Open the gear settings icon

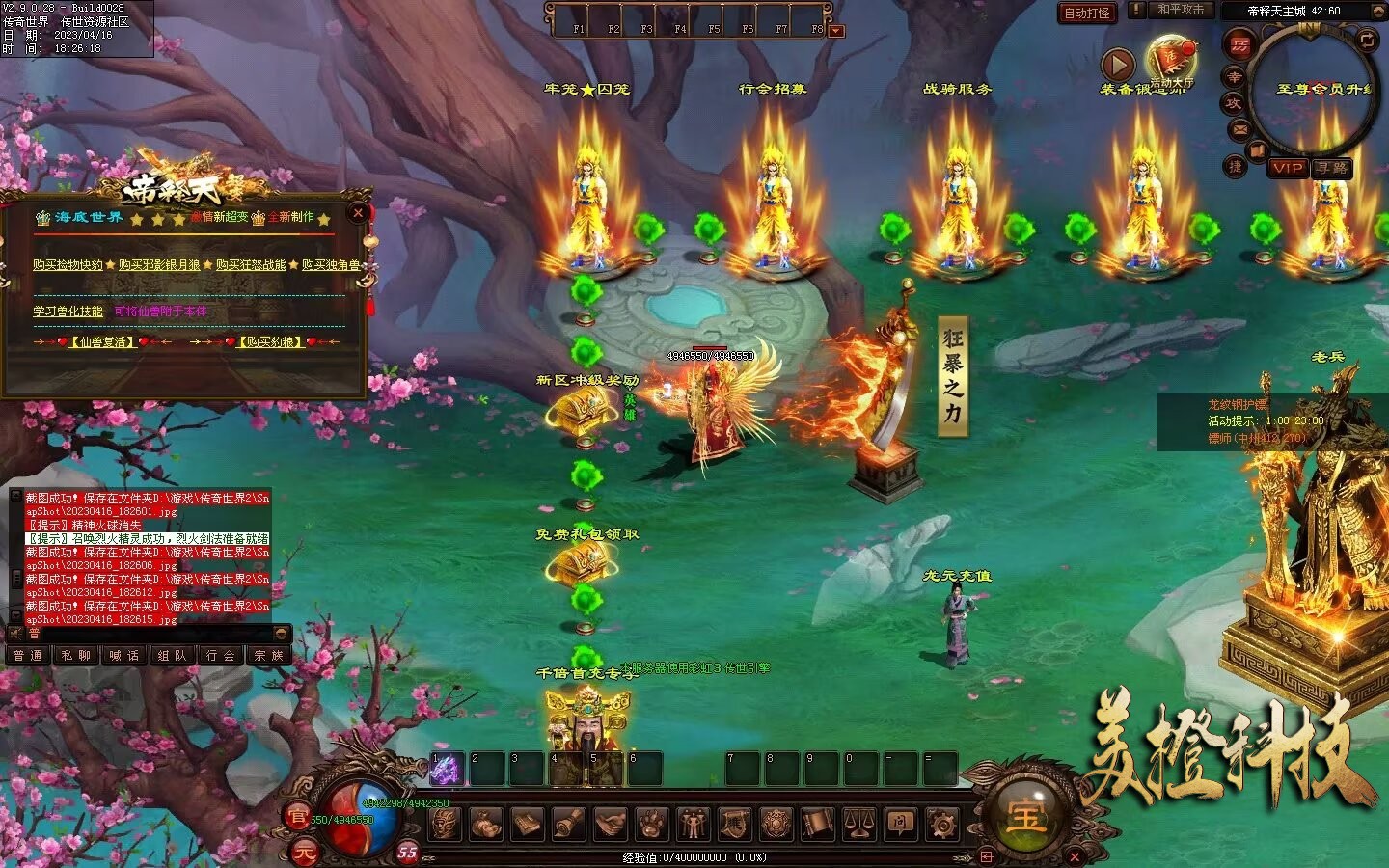click(941, 824)
